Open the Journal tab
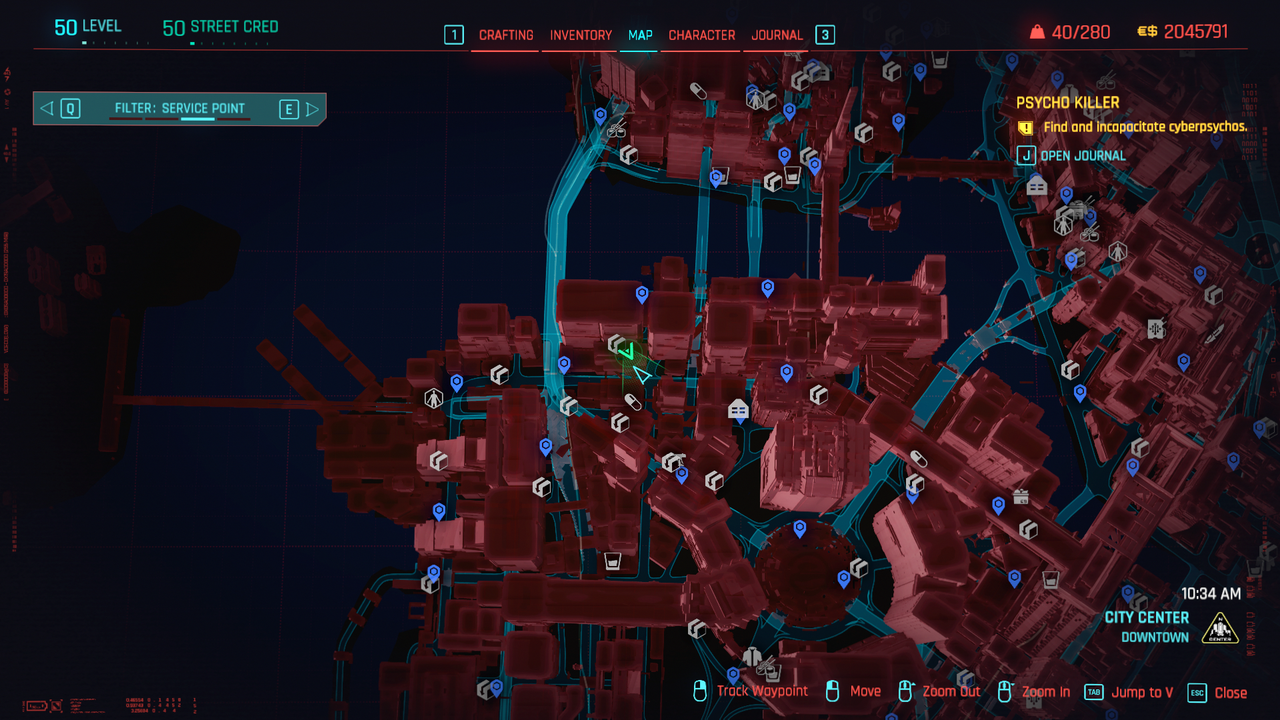 [777, 35]
